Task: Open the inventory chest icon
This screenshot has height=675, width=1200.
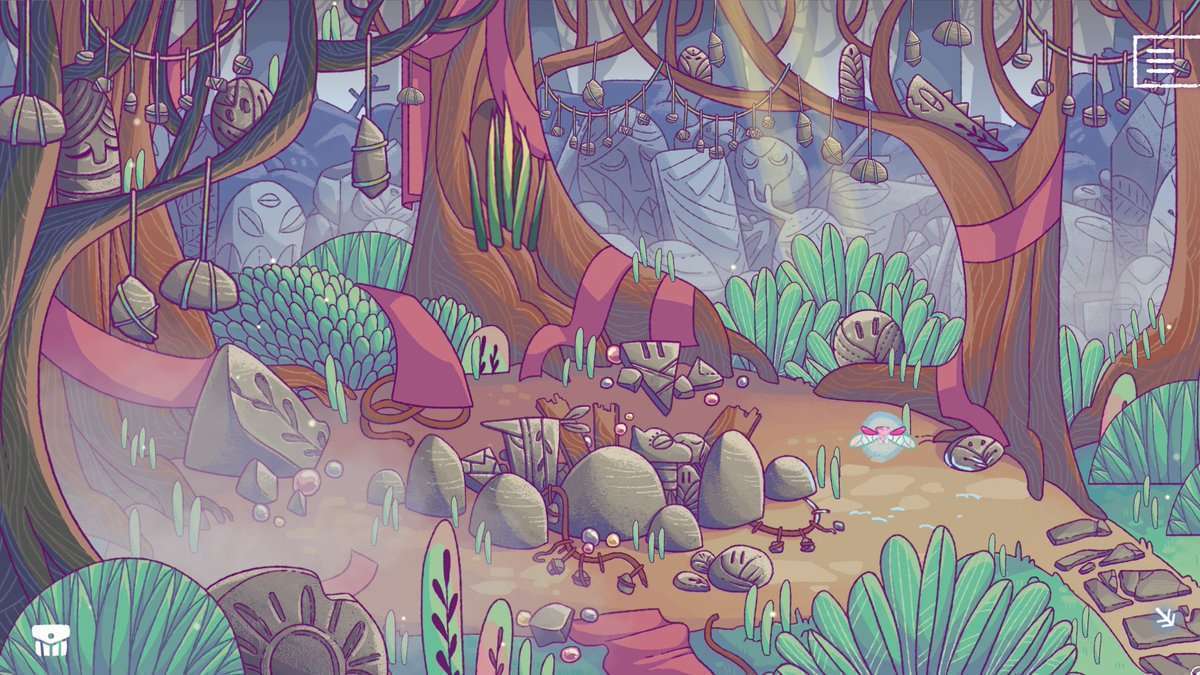Action: pos(48,641)
